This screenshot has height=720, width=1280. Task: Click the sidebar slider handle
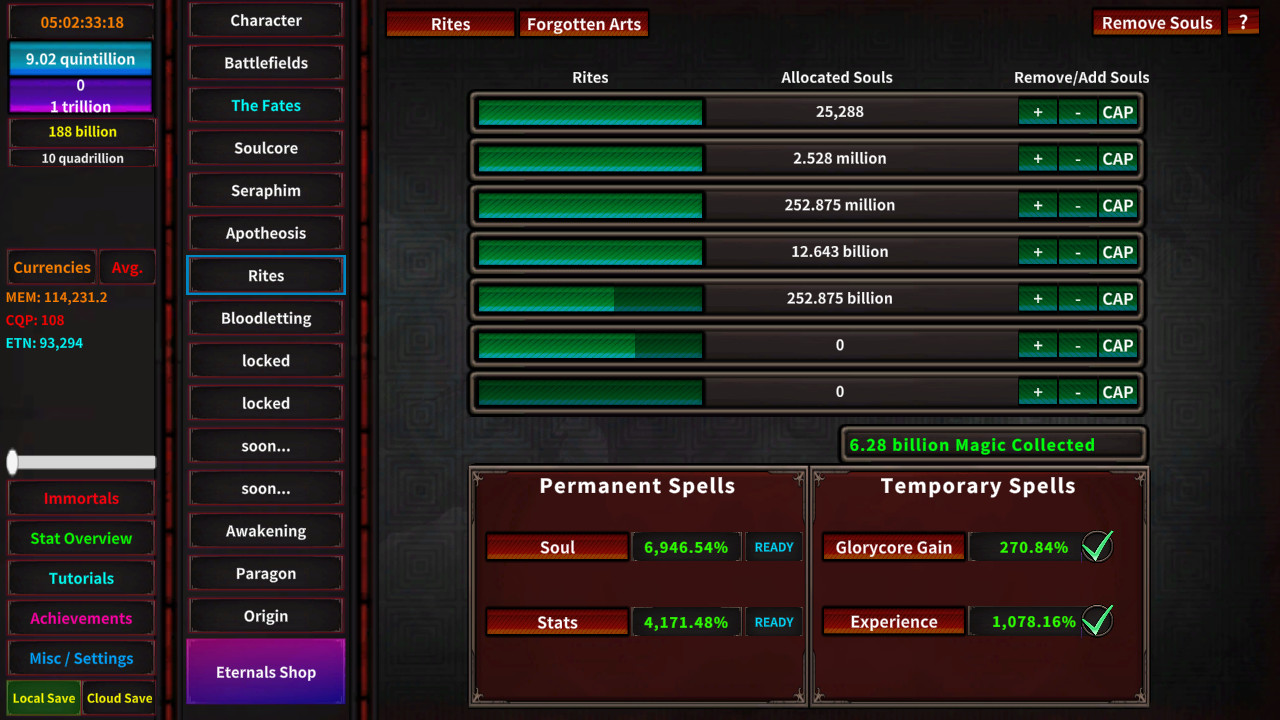[x=13, y=461]
